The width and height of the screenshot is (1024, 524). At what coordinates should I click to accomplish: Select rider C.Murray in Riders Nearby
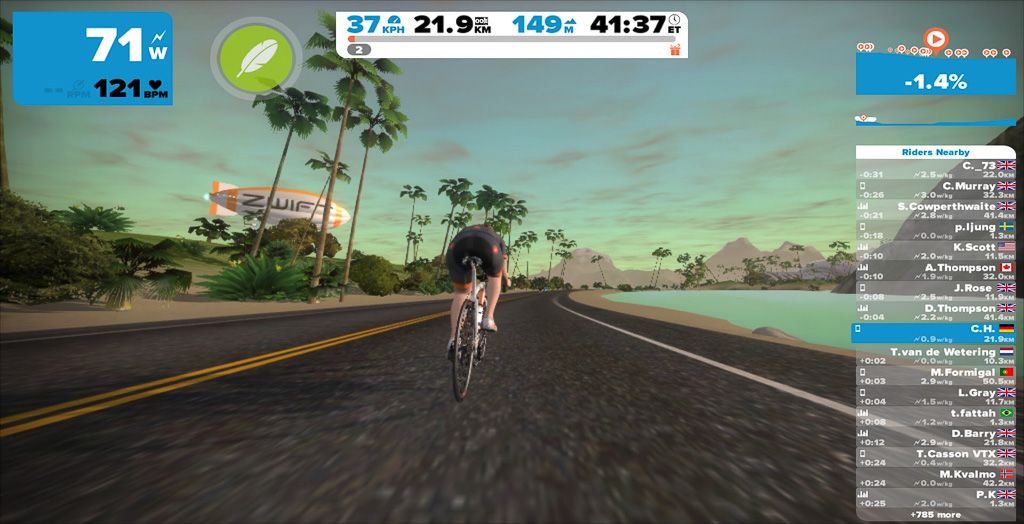tap(935, 190)
